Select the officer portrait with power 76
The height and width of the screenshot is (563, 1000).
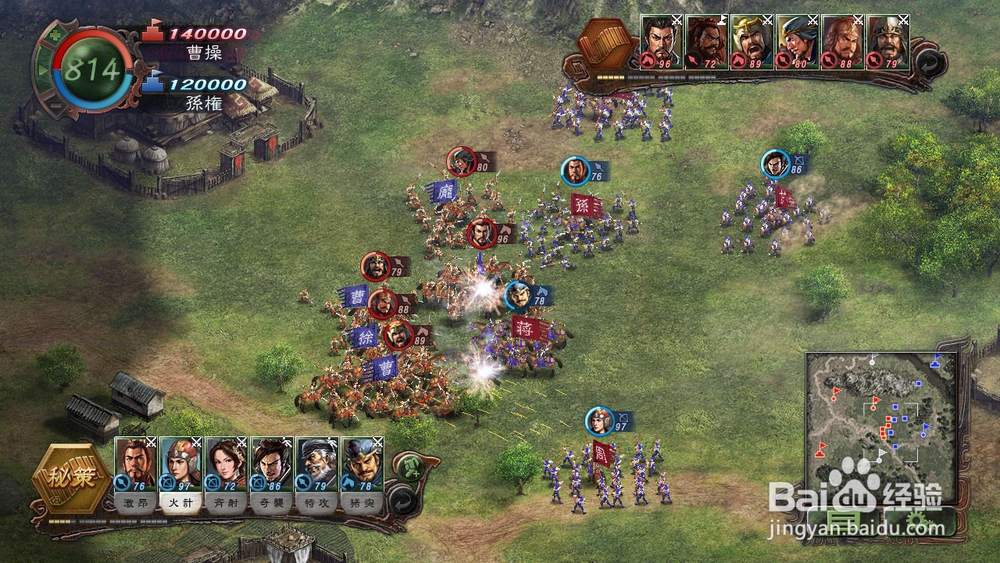(136, 463)
